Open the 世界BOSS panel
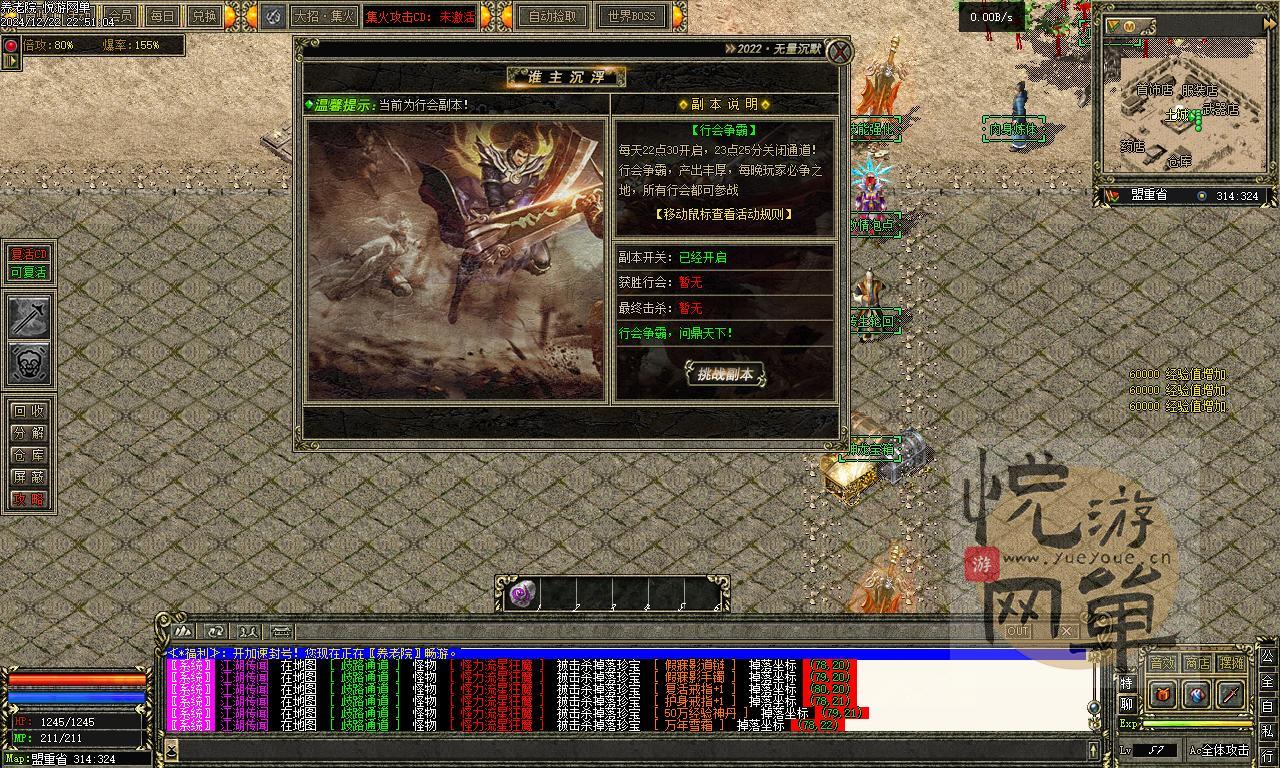Viewport: 1280px width, 768px height. 632,16
